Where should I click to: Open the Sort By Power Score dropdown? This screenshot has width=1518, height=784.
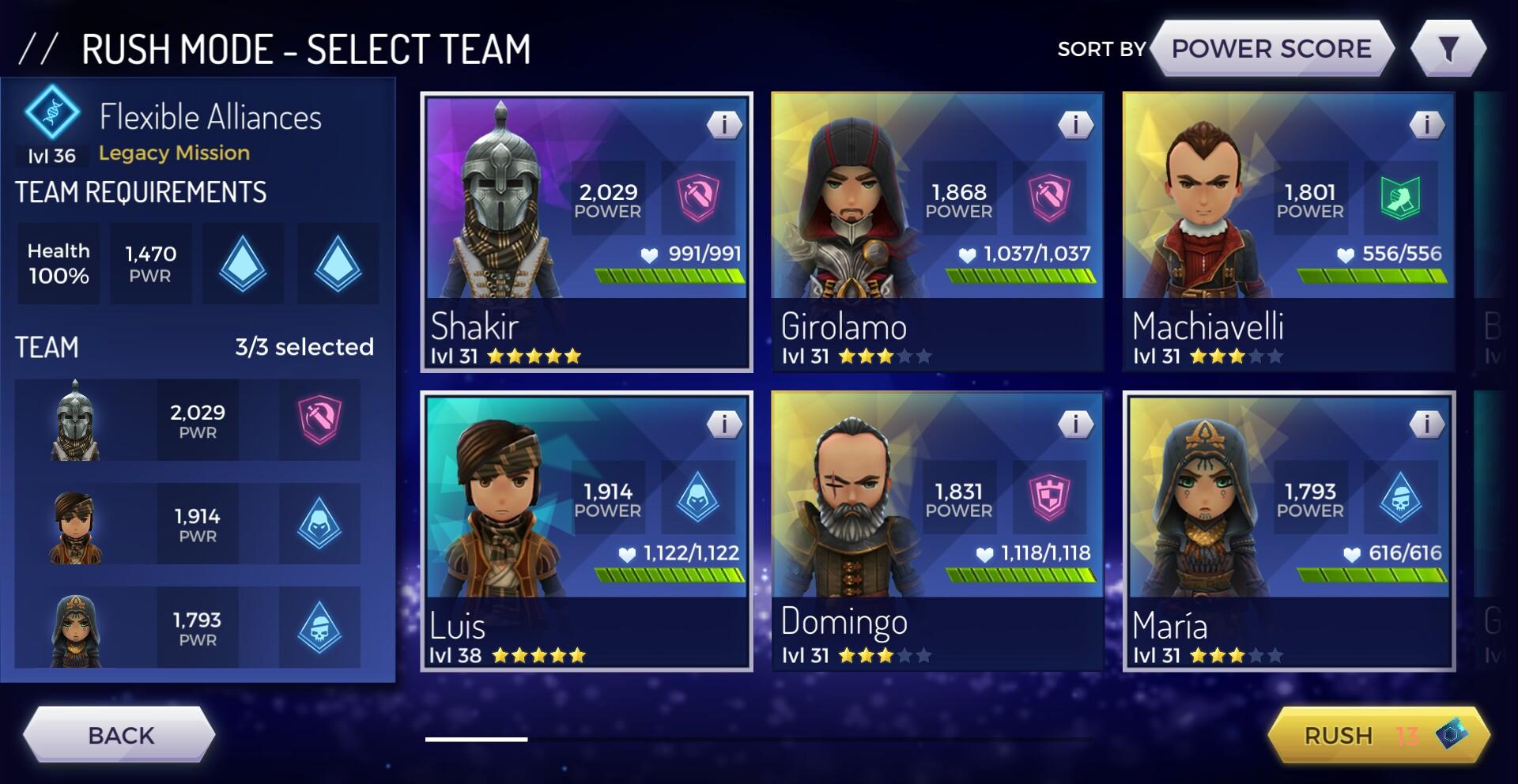(1270, 48)
